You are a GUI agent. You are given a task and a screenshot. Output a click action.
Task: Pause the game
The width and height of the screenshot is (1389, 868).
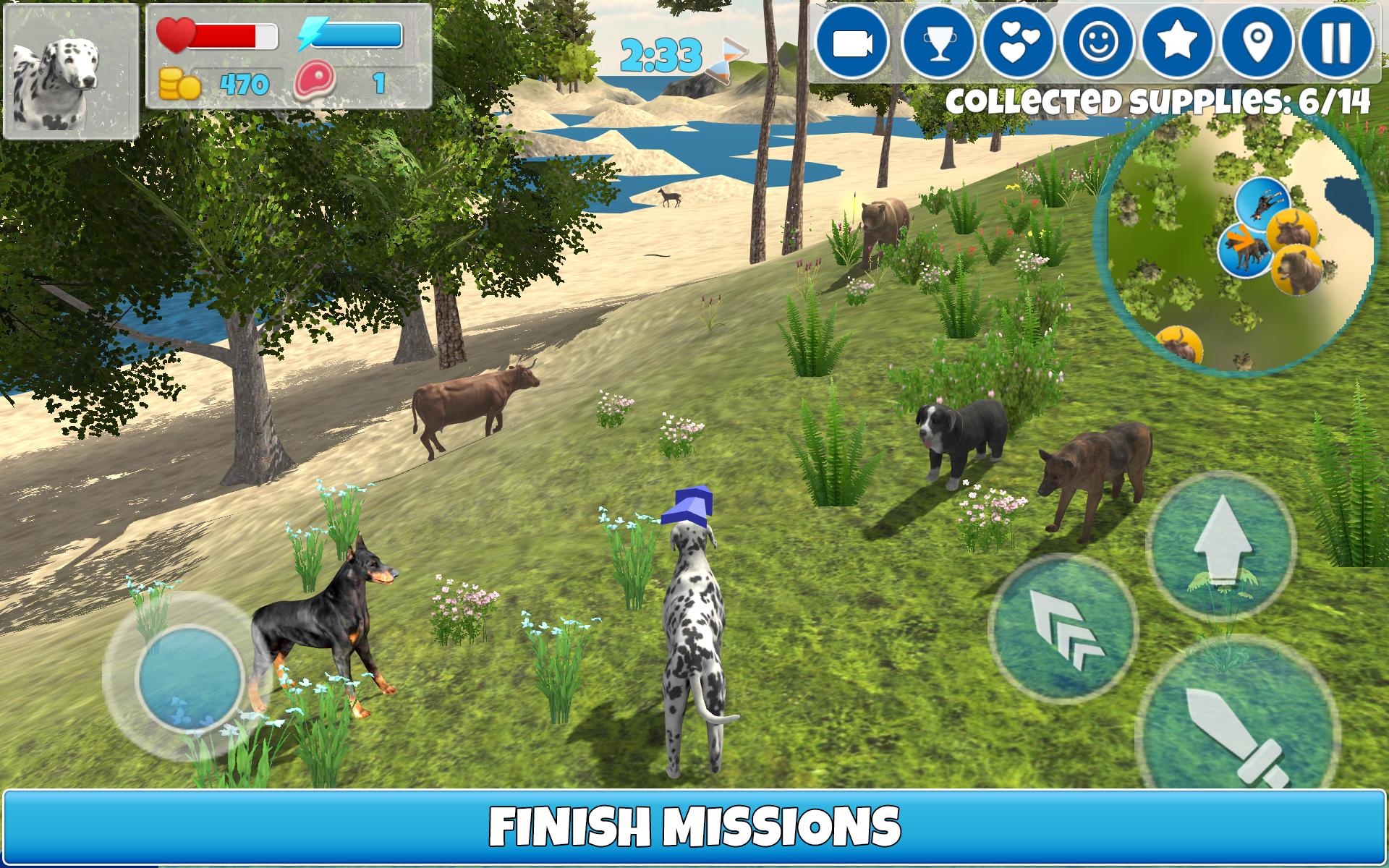[x=1336, y=43]
